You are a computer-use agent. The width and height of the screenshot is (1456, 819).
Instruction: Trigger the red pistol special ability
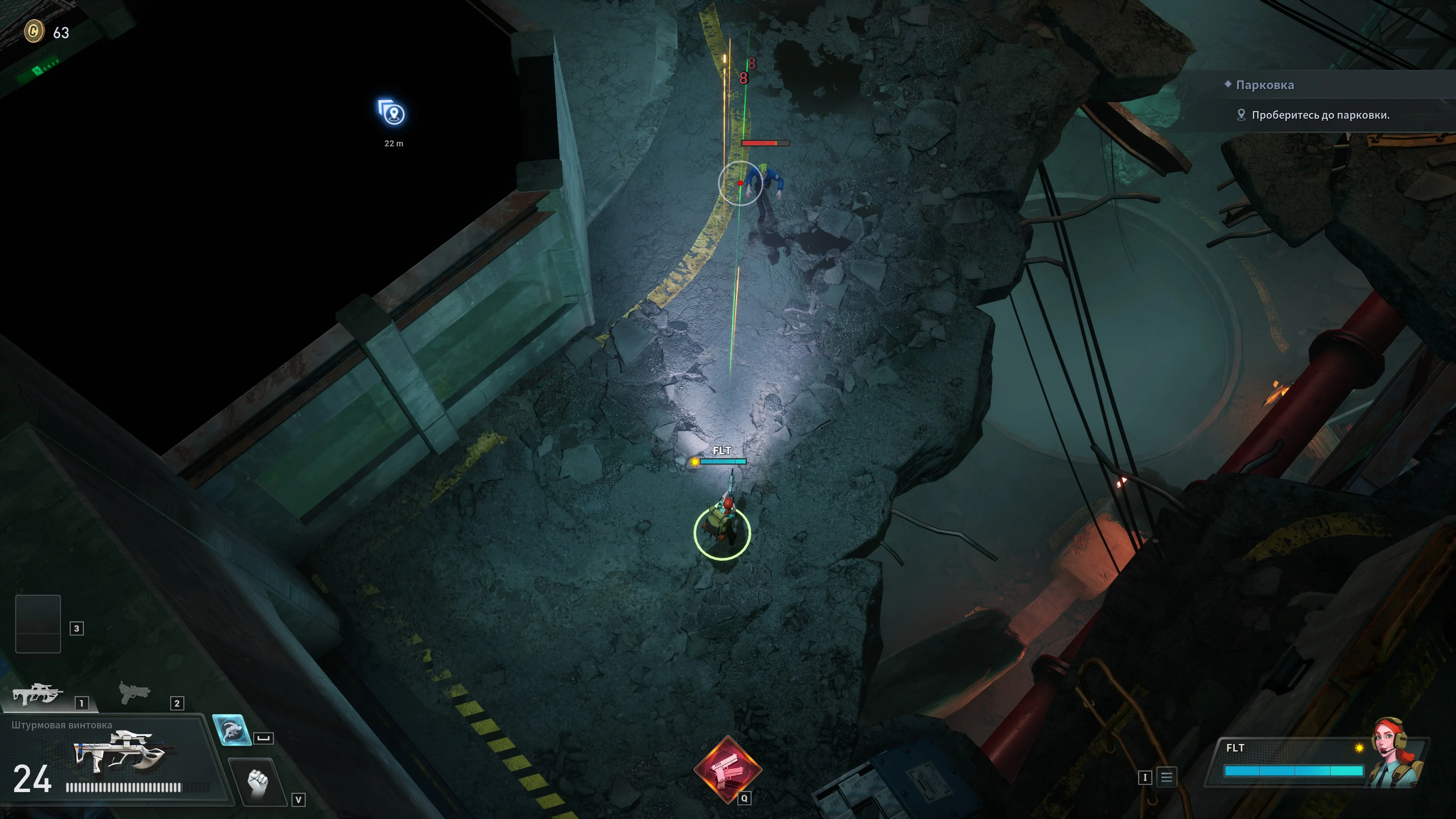coord(727,768)
